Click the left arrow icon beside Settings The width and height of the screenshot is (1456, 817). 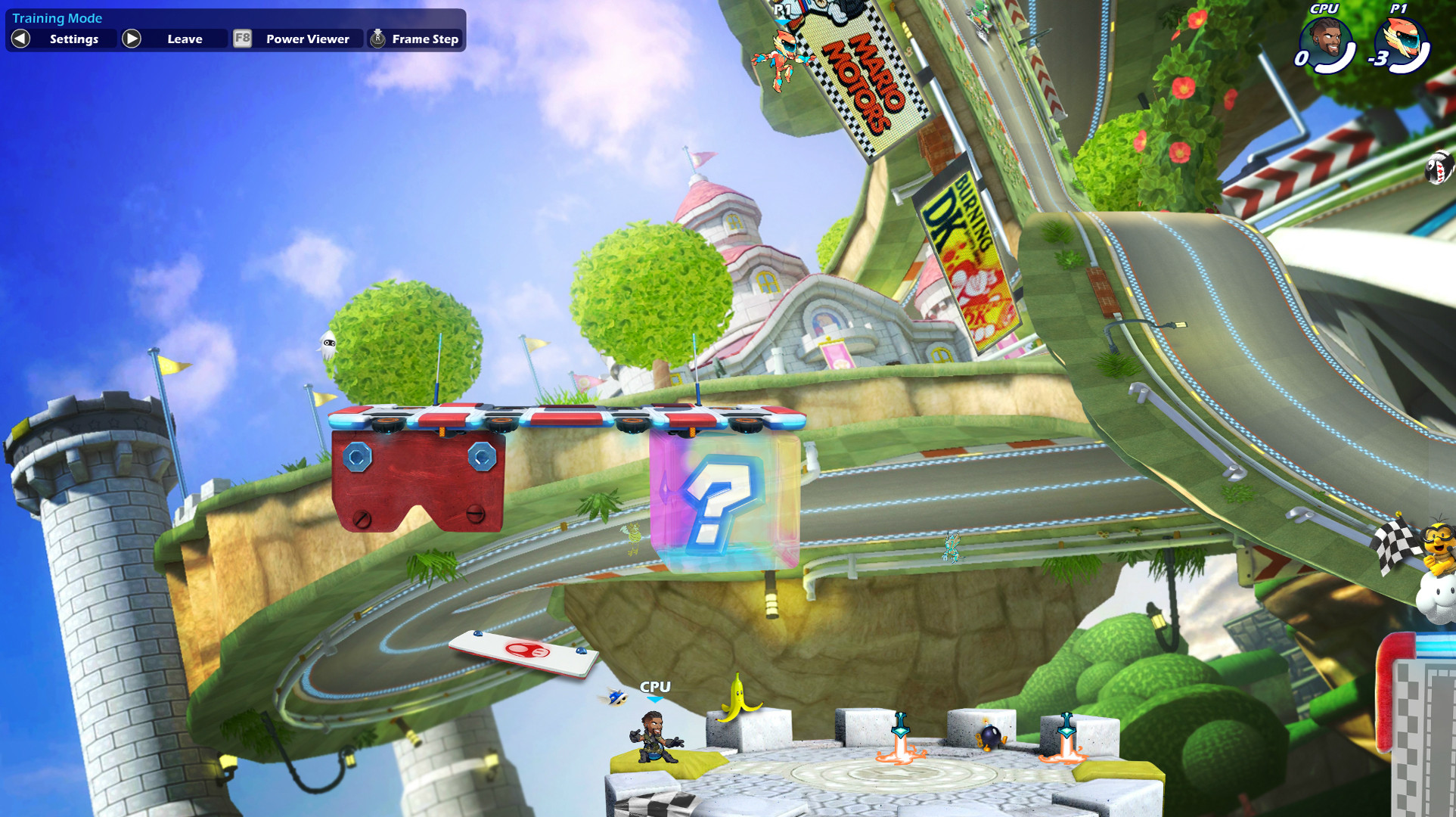click(x=19, y=39)
